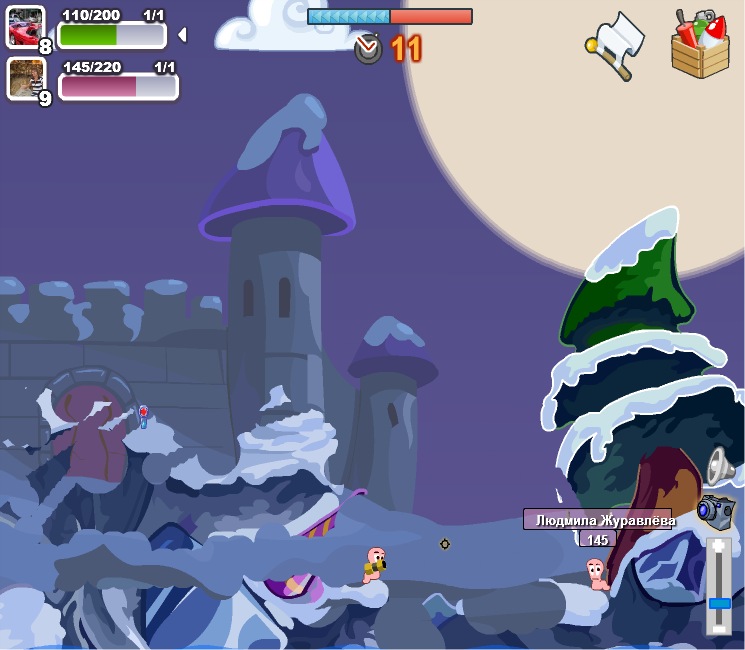Click the minus end of the zoom slider
This screenshot has width=745, height=650.
pyautogui.click(x=719, y=627)
